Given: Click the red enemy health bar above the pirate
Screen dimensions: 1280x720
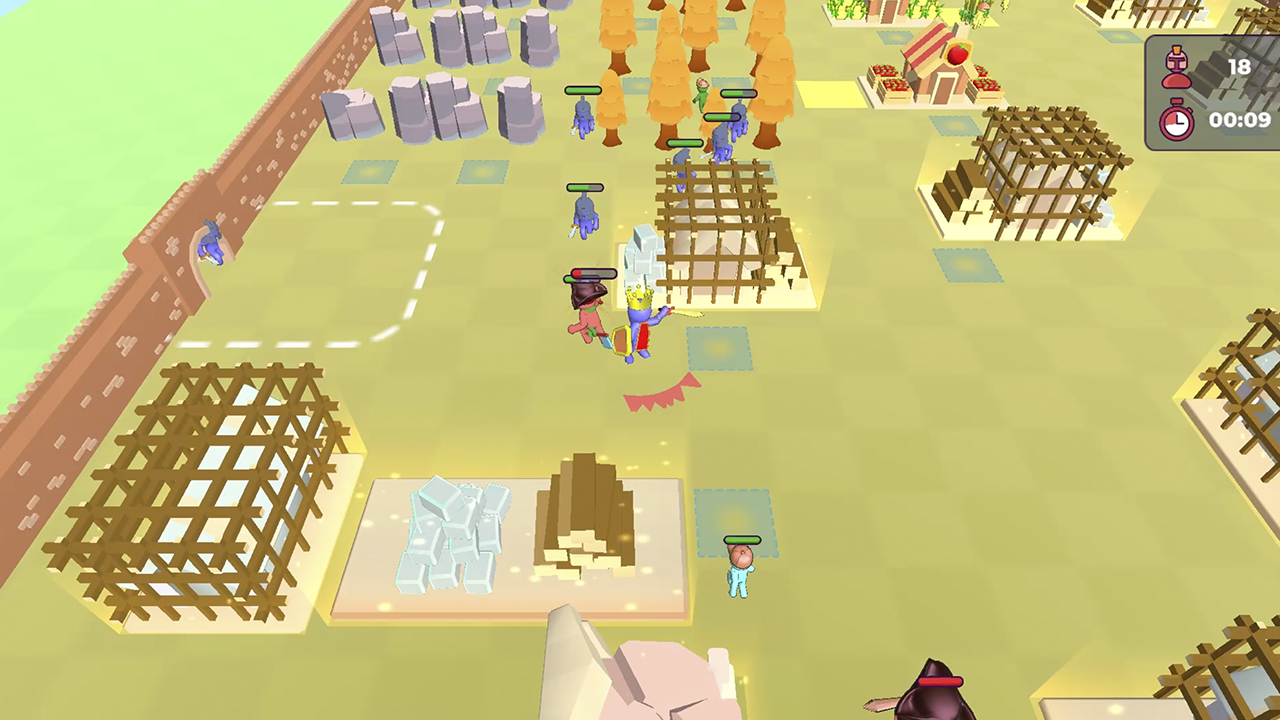Looking at the screenshot, I should tap(594, 273).
